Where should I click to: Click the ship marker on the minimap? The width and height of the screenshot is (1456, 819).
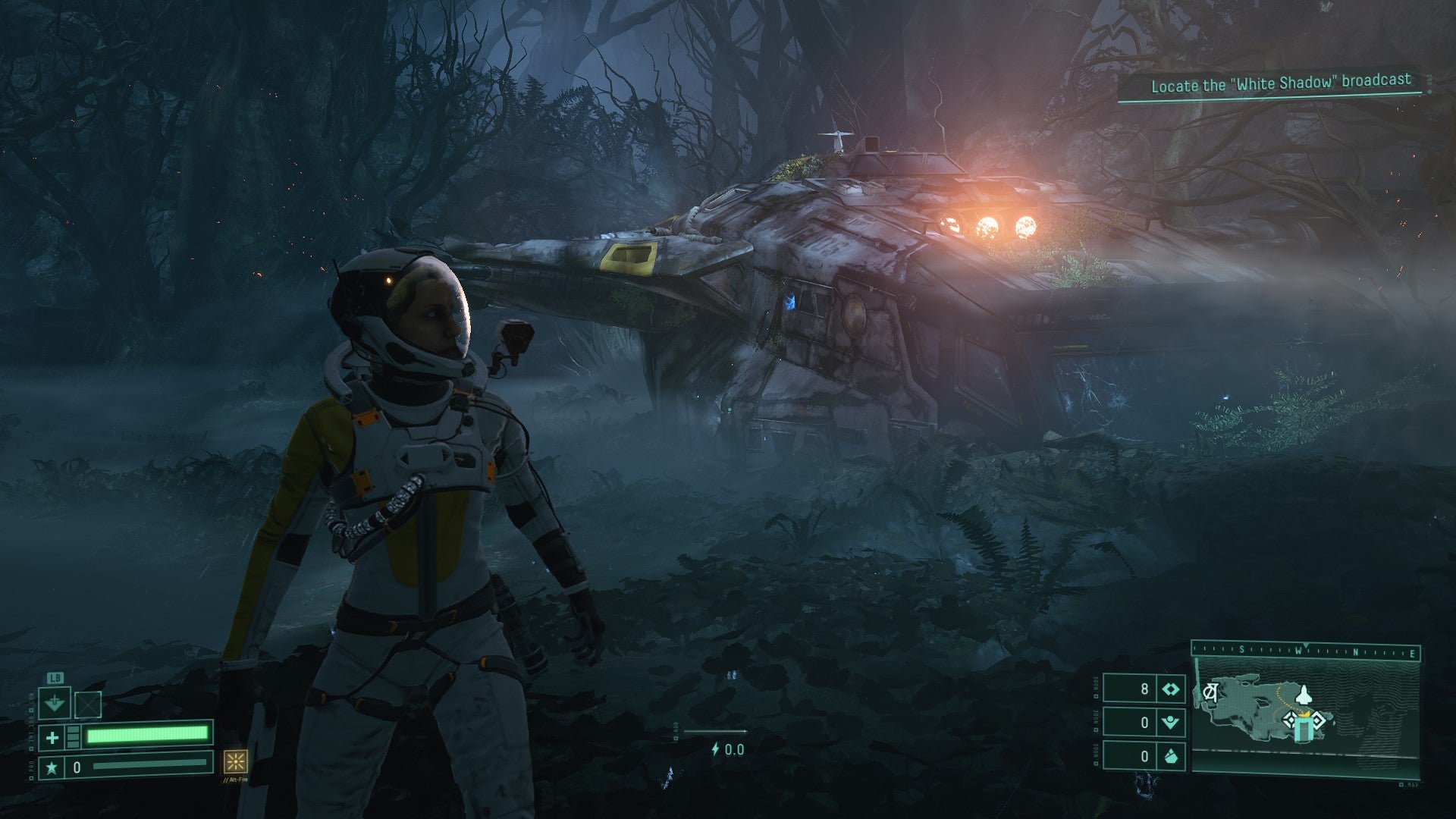tap(1303, 694)
